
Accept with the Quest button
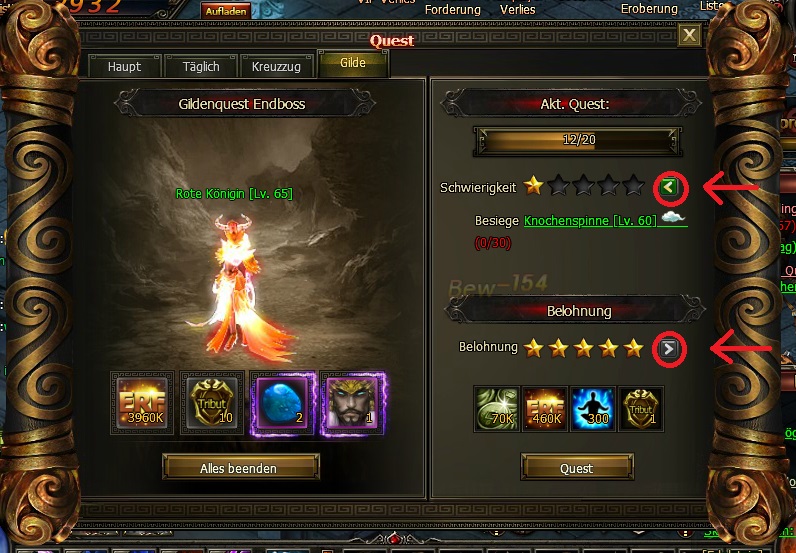[576, 467]
